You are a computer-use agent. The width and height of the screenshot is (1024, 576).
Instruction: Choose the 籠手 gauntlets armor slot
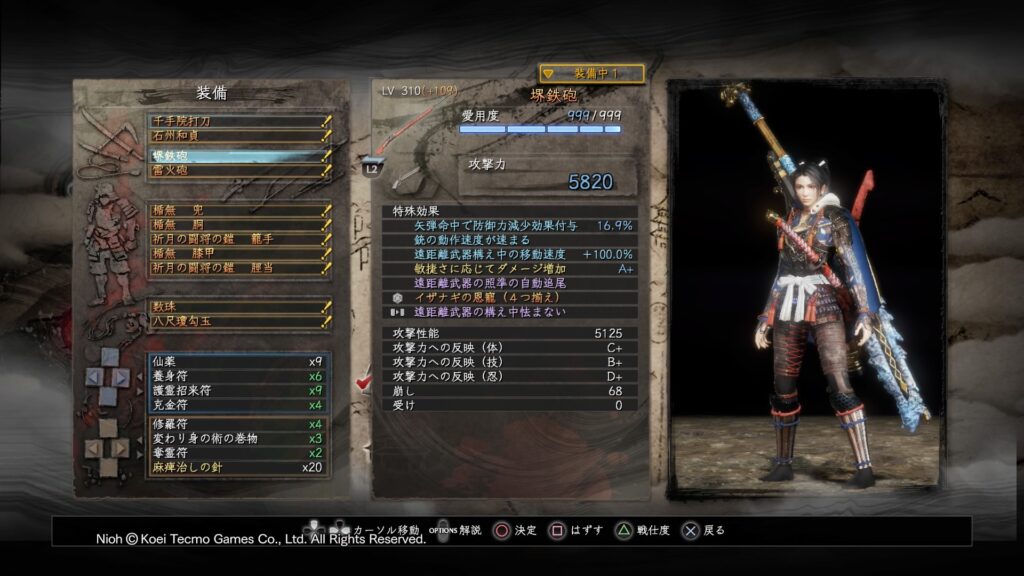(x=238, y=240)
